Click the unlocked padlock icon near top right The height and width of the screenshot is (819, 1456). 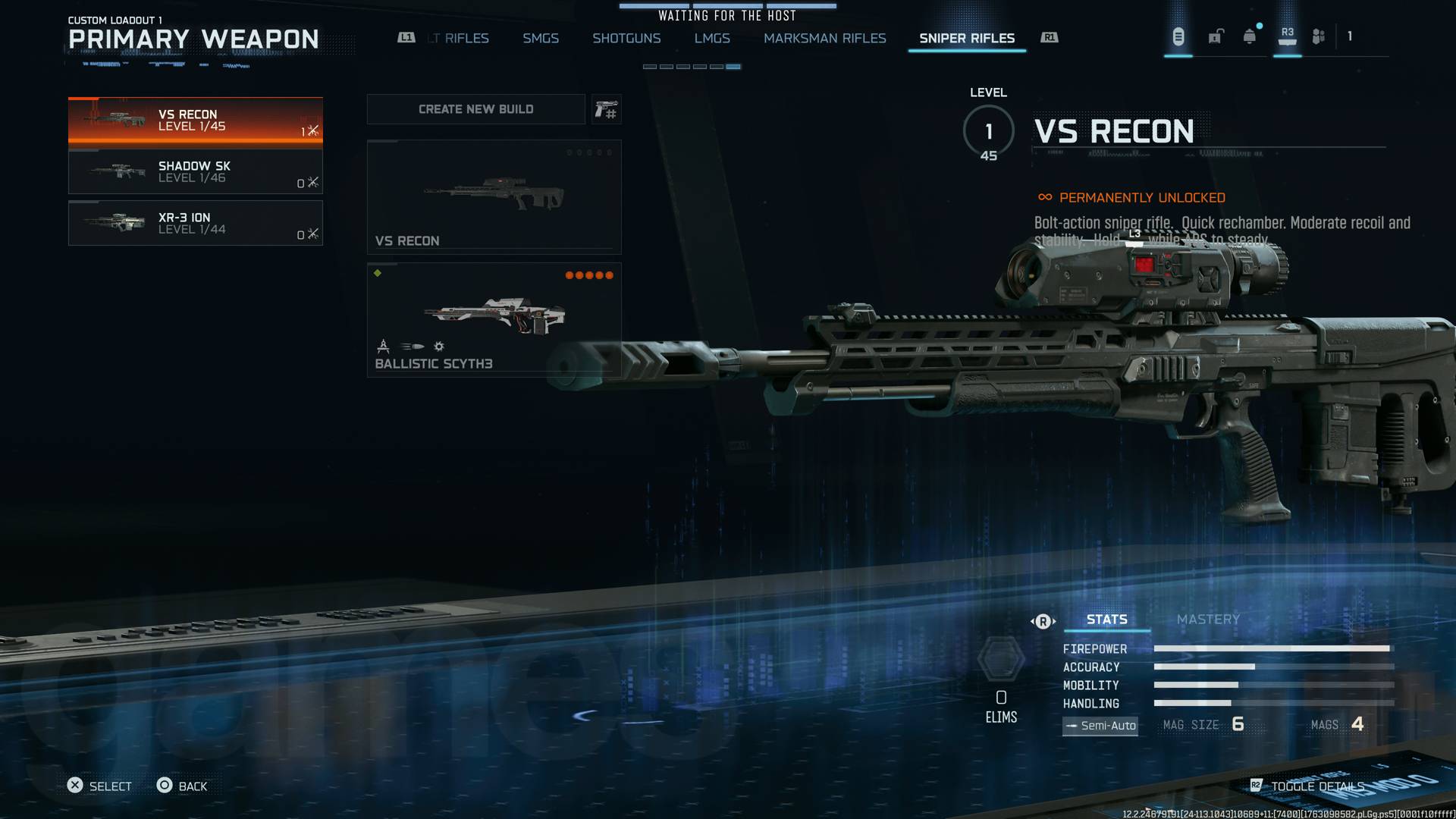(1216, 36)
